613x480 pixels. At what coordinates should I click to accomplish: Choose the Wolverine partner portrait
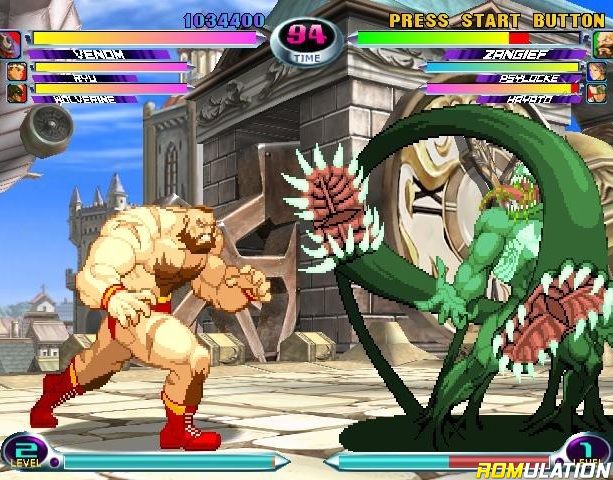14,92
